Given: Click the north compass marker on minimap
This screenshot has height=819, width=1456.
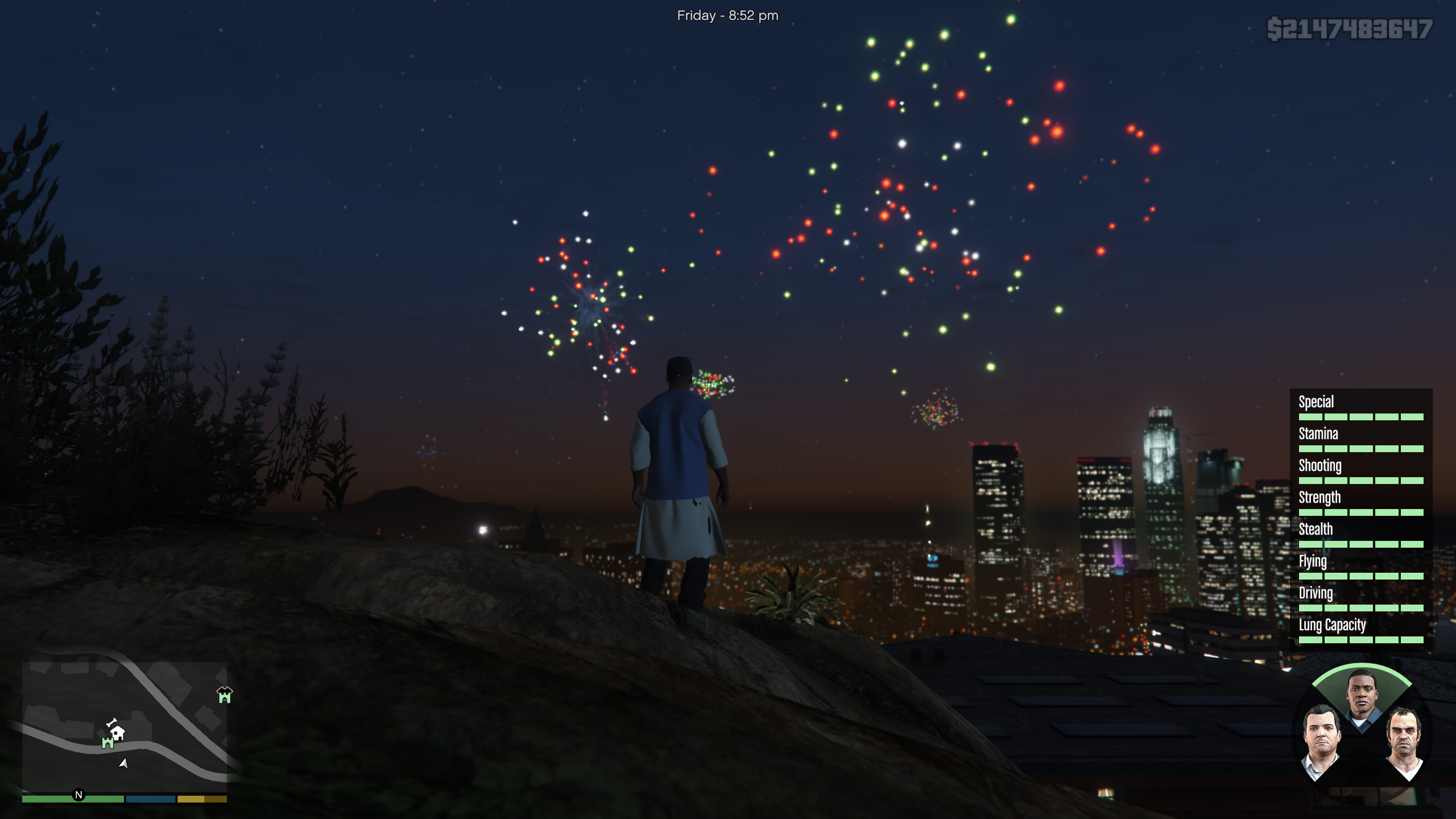Looking at the screenshot, I should click(x=78, y=795).
